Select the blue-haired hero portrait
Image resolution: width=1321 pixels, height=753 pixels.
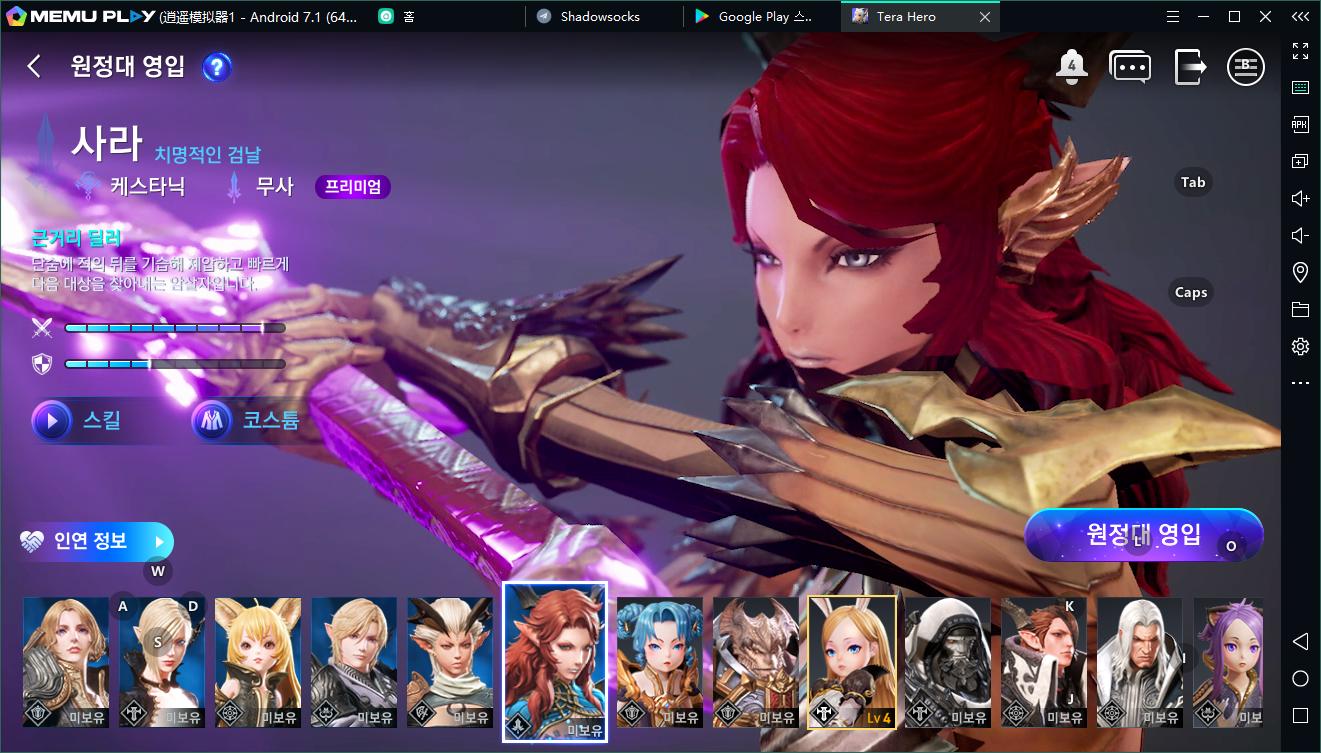[x=660, y=662]
